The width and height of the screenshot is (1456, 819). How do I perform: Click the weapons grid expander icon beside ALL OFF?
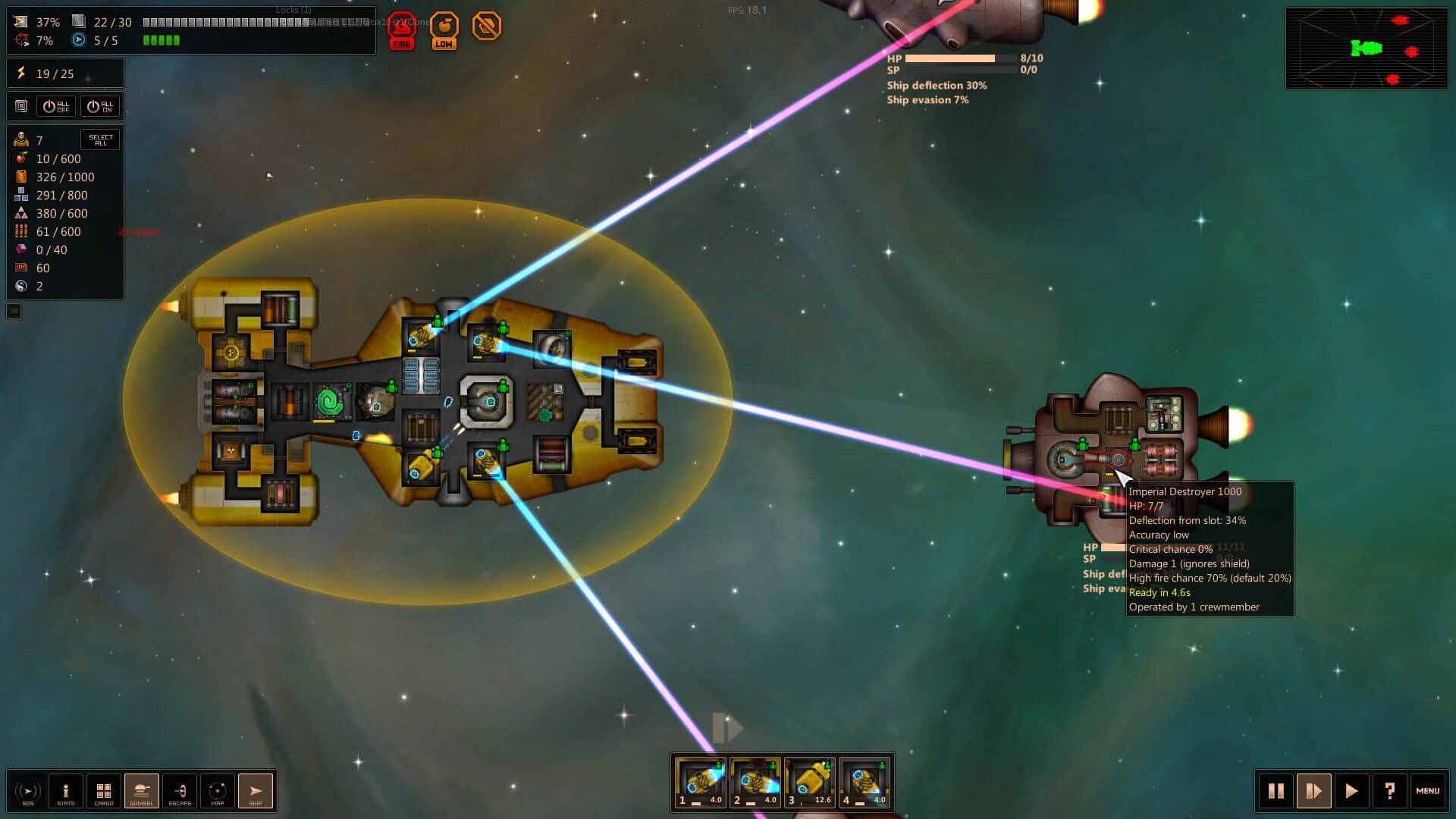tap(20, 105)
